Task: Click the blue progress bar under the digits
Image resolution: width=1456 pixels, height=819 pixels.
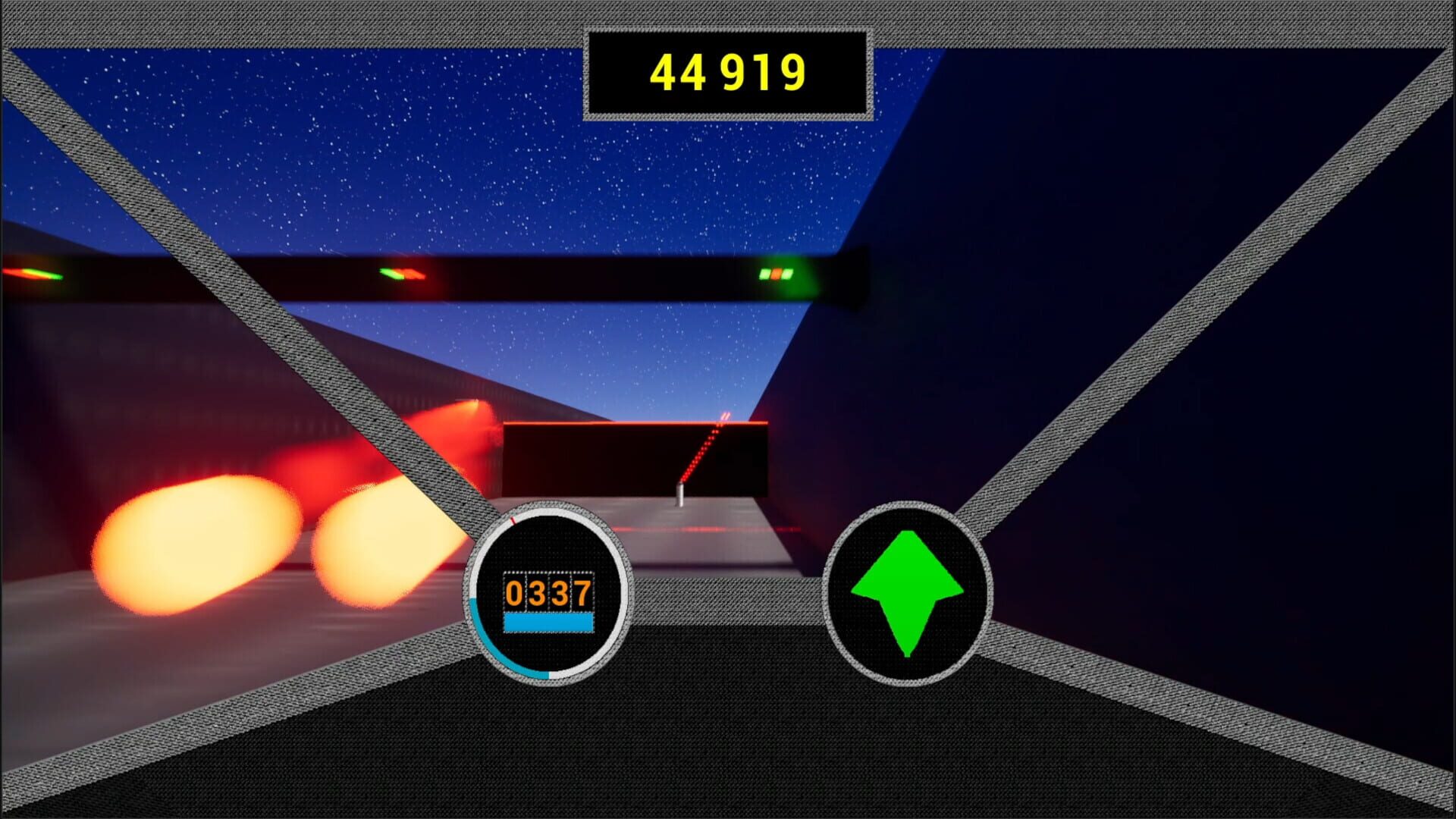Action: [548, 623]
